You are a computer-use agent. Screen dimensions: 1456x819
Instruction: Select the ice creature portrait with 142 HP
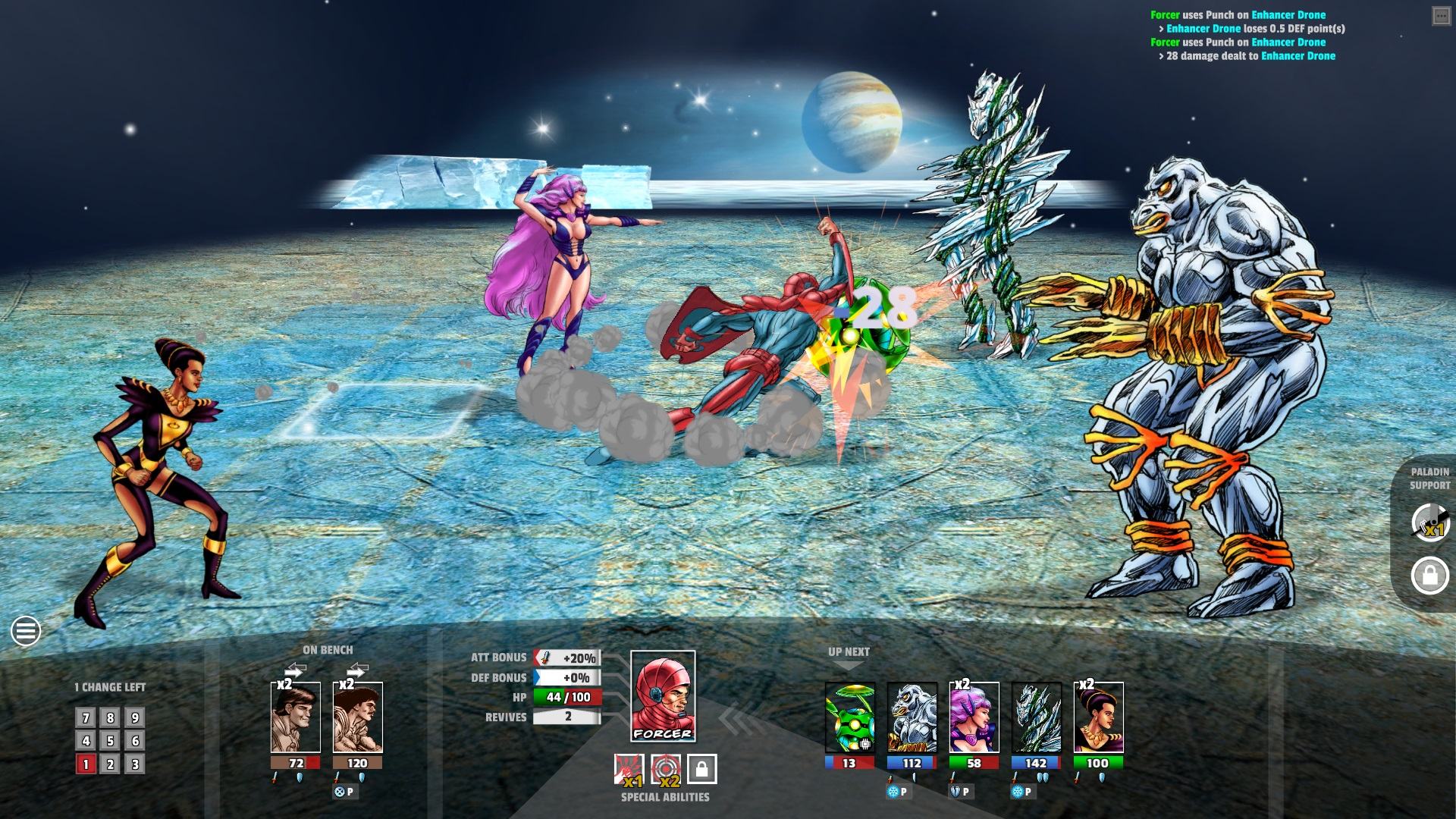[x=1036, y=717]
